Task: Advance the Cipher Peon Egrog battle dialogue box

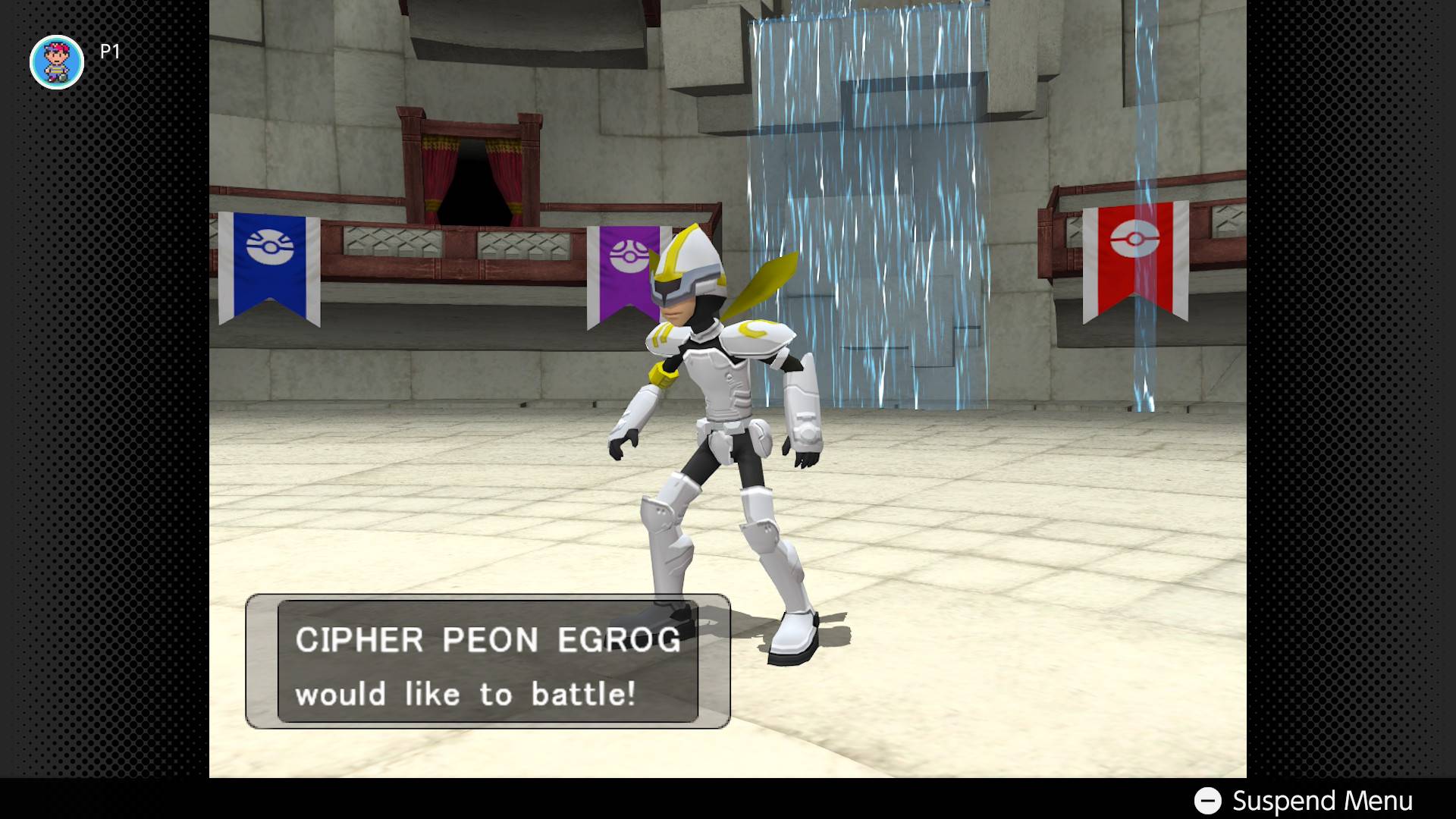Action: (488, 661)
